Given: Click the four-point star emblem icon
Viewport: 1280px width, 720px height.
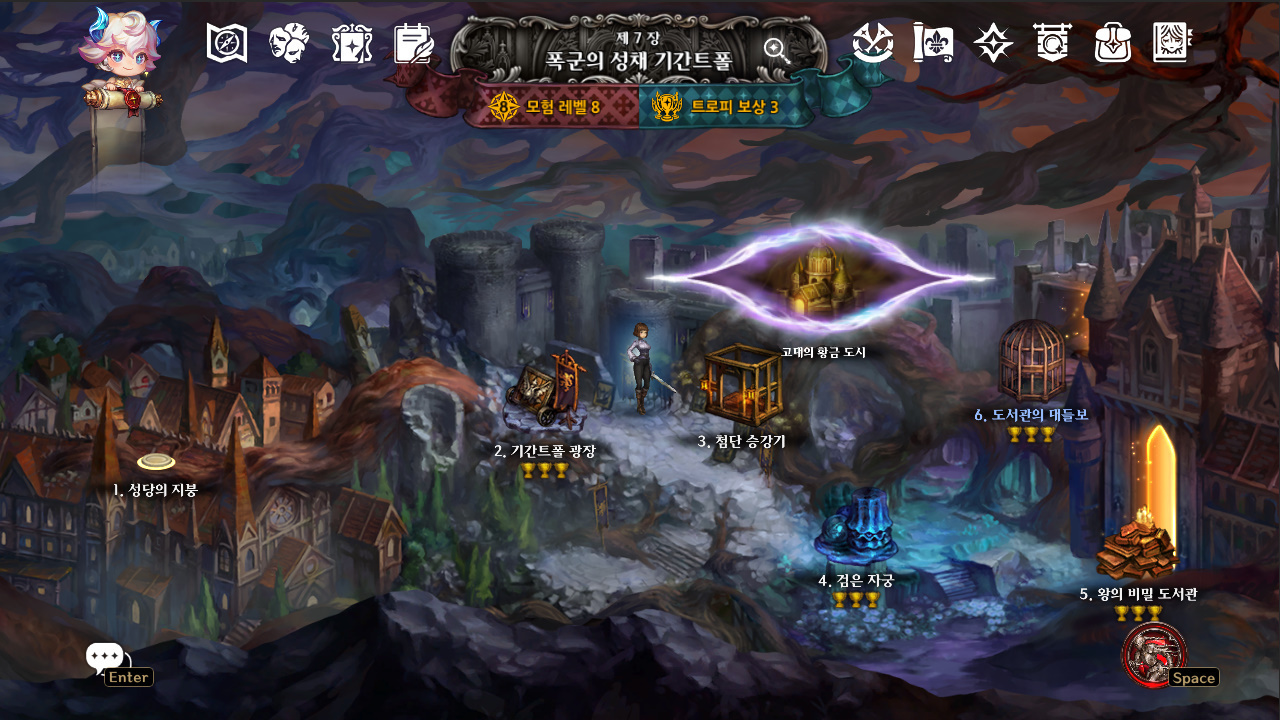Looking at the screenshot, I should pyautogui.click(x=993, y=43).
